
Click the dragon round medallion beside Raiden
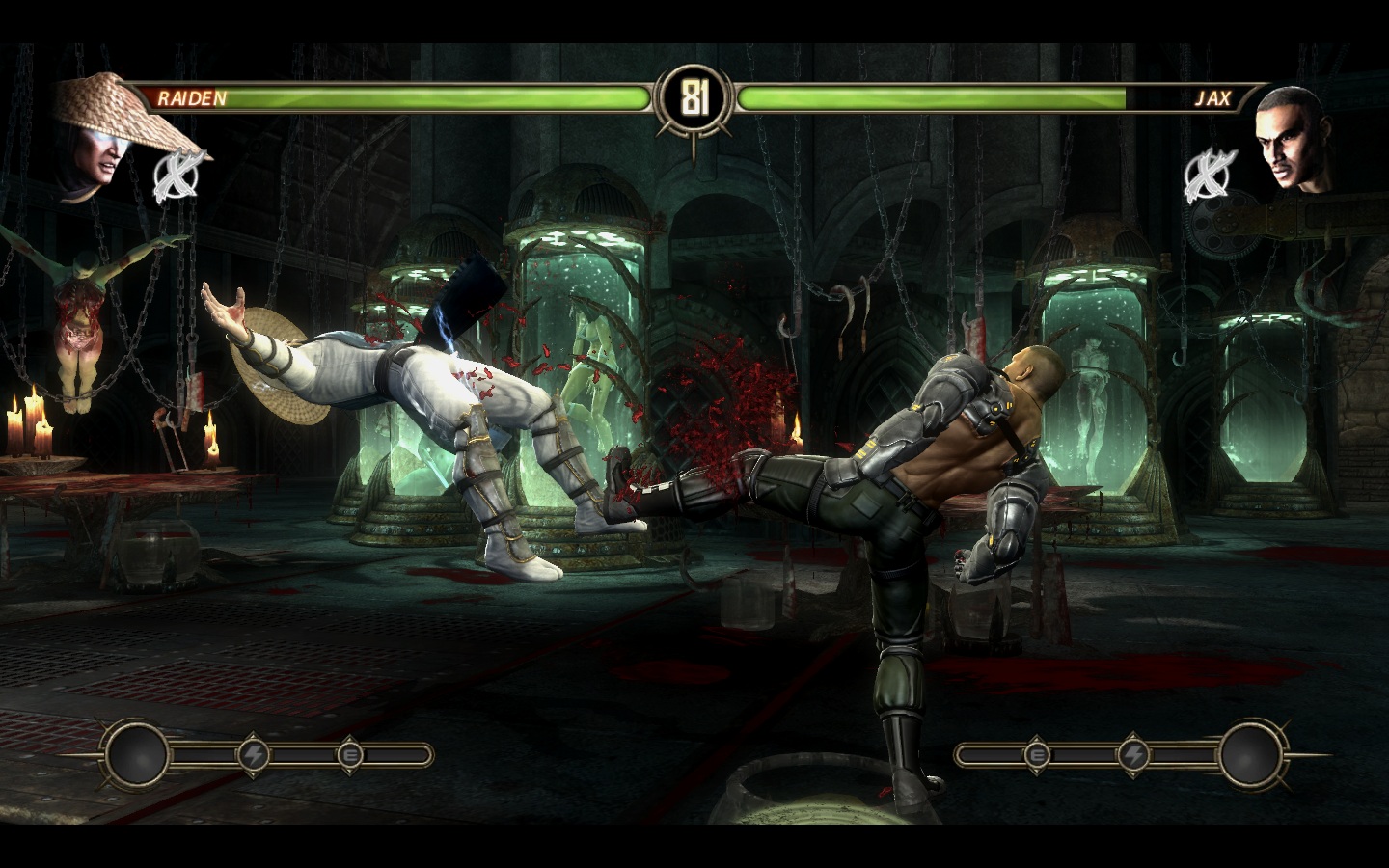point(177,175)
